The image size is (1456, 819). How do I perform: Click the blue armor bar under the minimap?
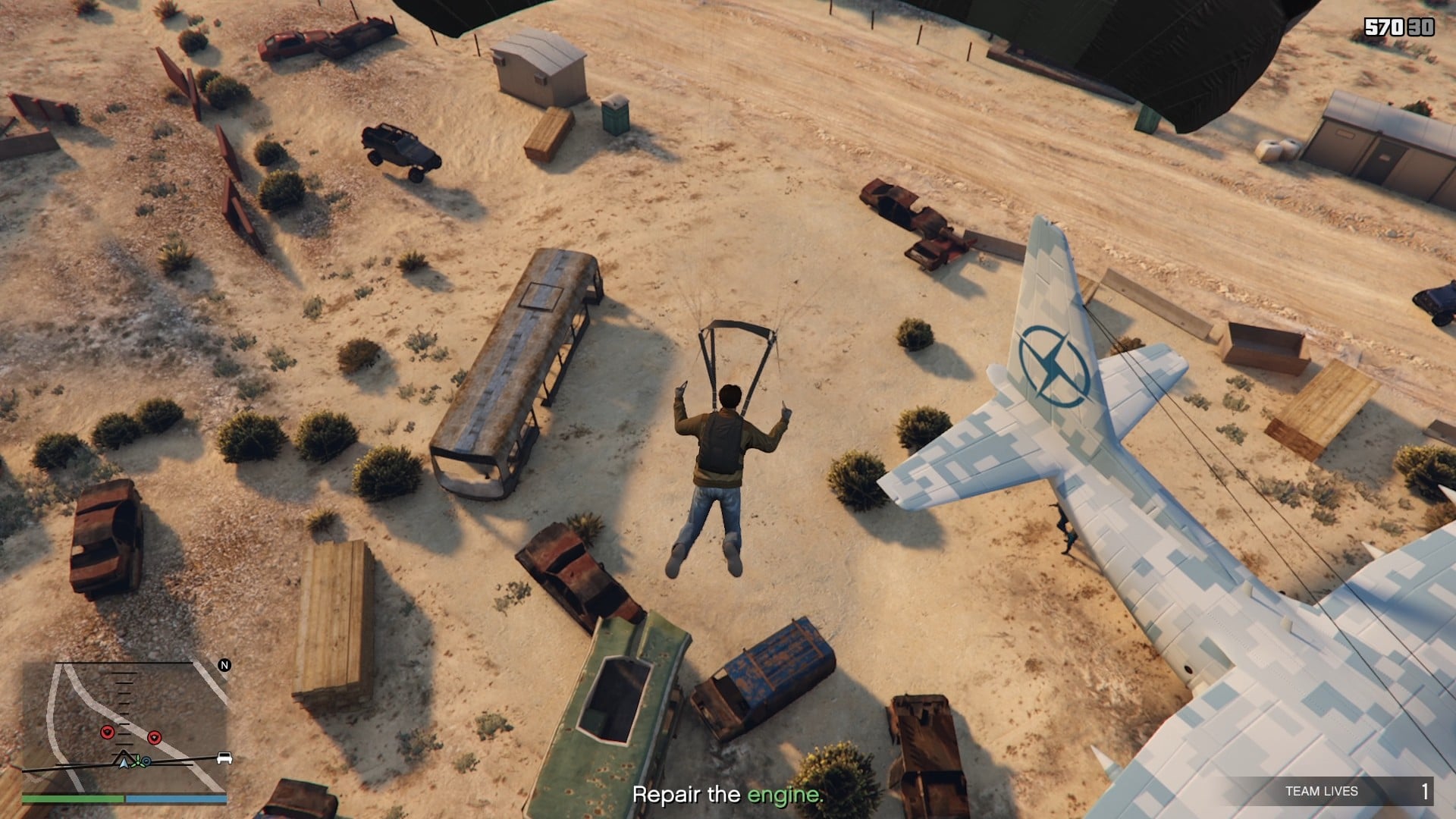174,799
